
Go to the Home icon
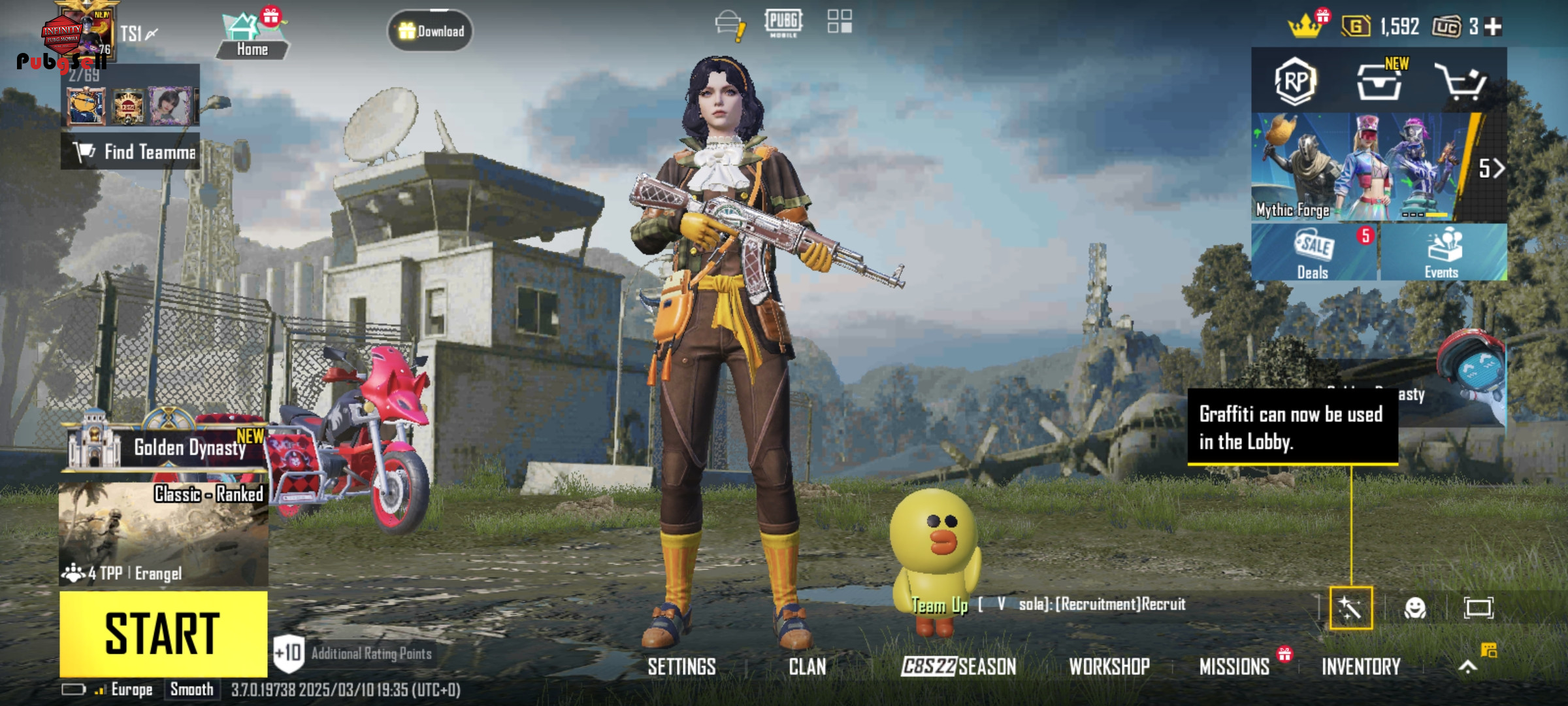252,36
